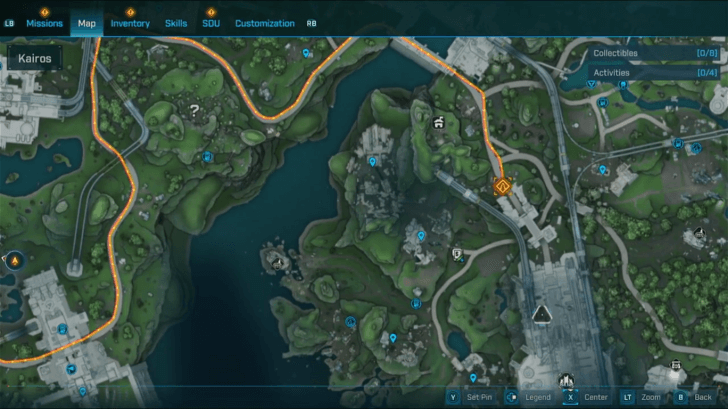Image resolution: width=728 pixels, height=409 pixels.
Task: Switch to the Missions tab
Action: pos(45,23)
